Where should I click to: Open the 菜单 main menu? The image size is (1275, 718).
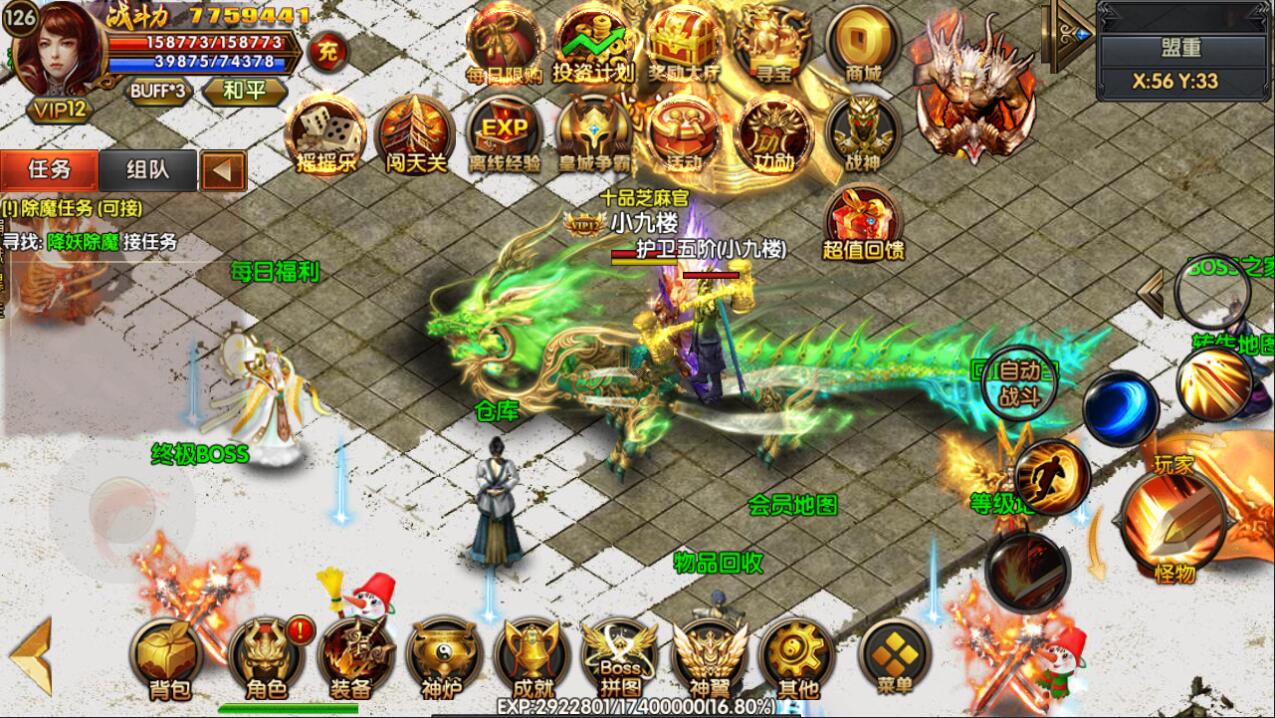pos(895,655)
